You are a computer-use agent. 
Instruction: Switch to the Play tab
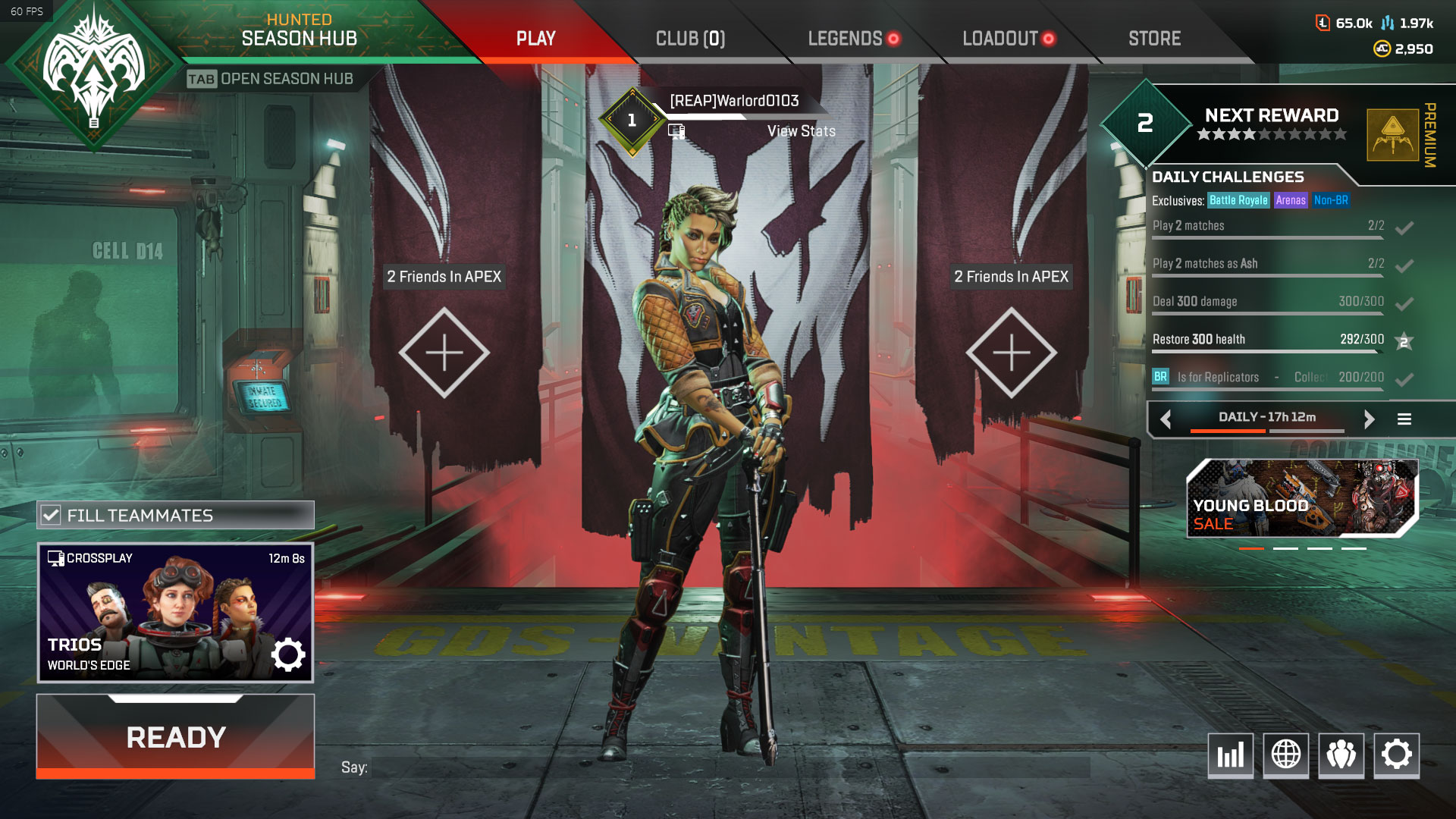(x=535, y=39)
